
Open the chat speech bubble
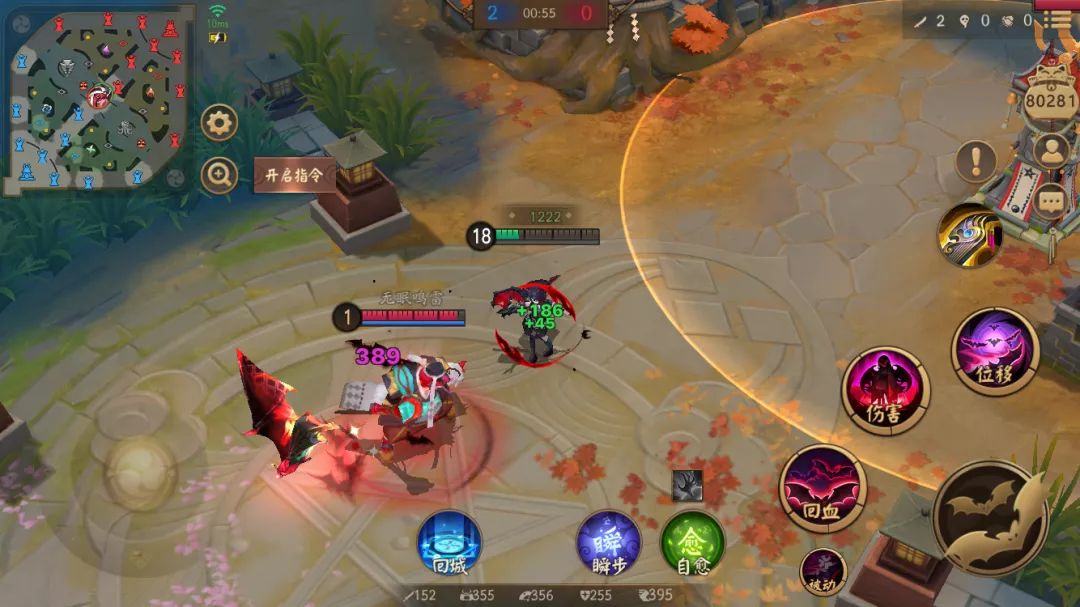pyautogui.click(x=1051, y=201)
